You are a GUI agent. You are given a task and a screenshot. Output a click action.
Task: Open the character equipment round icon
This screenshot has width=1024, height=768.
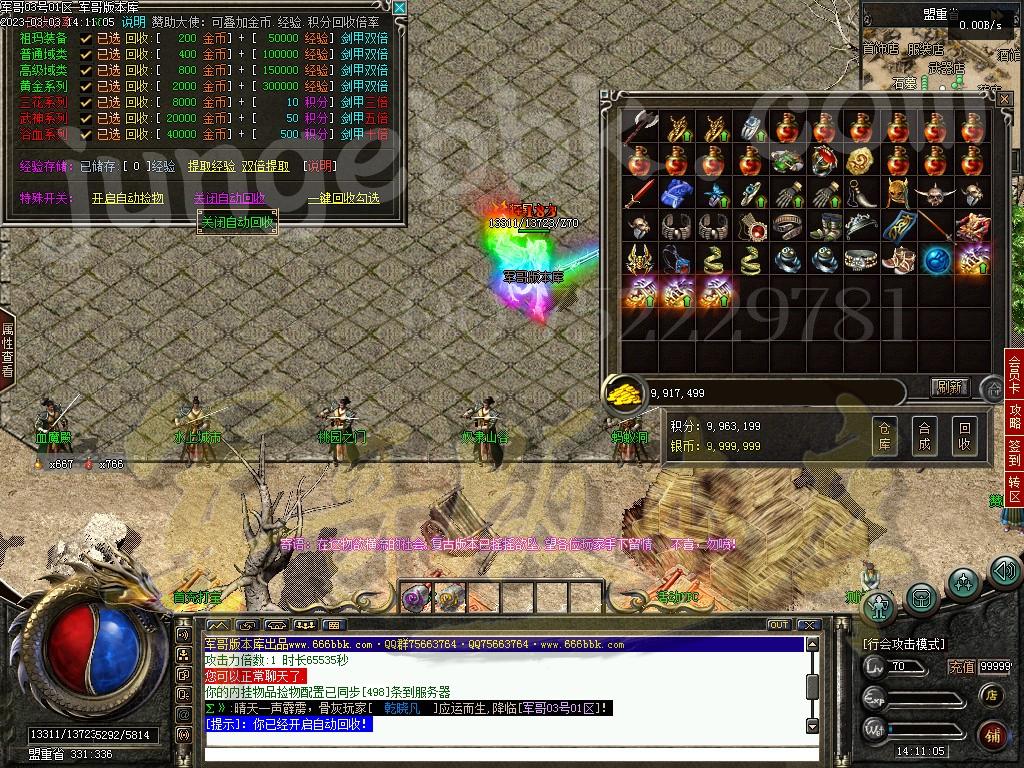880,606
